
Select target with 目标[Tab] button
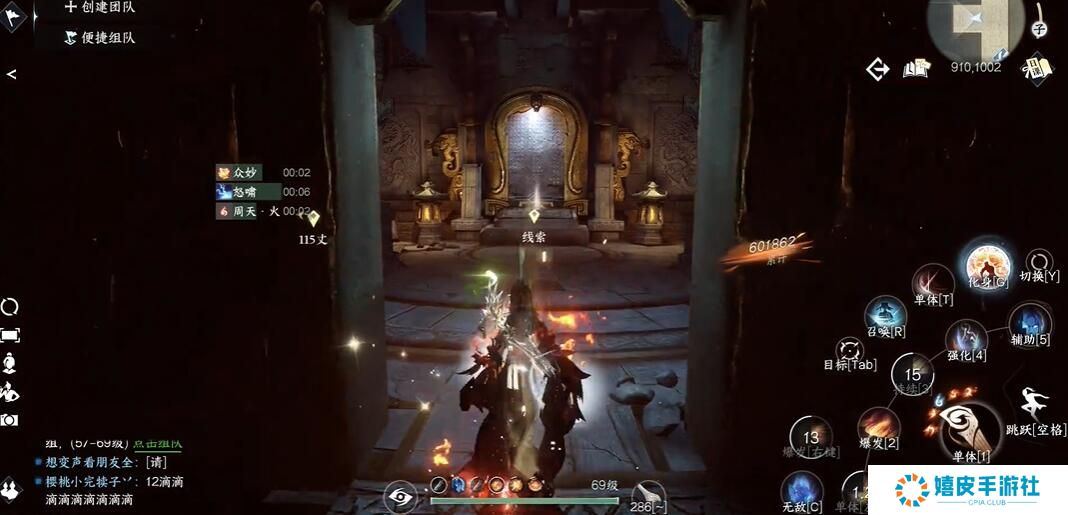coord(850,351)
